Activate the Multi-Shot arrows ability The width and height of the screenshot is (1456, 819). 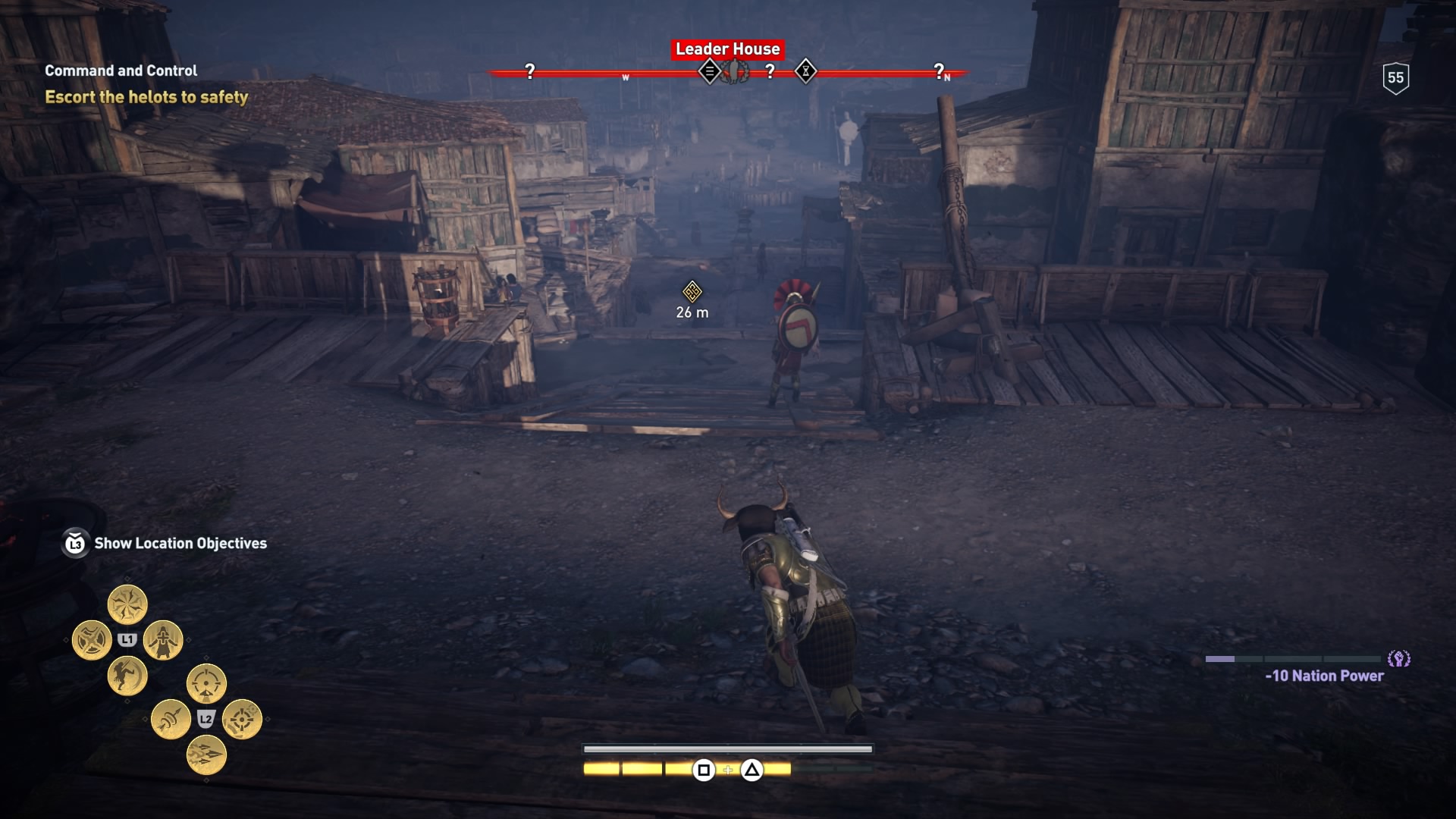click(x=206, y=755)
